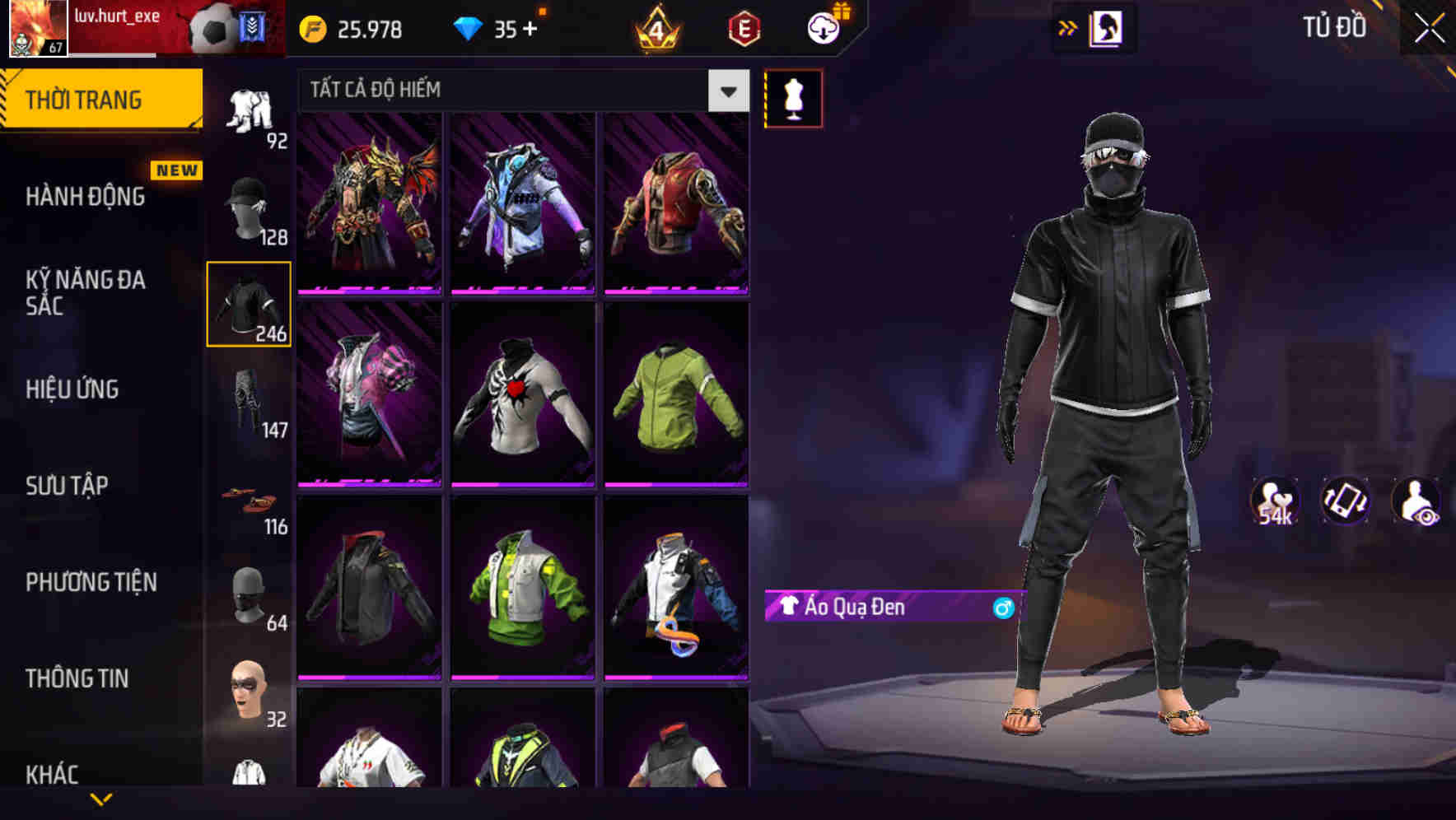The width and height of the screenshot is (1456, 820).
Task: Select the diamond currency icon
Action: [469, 29]
